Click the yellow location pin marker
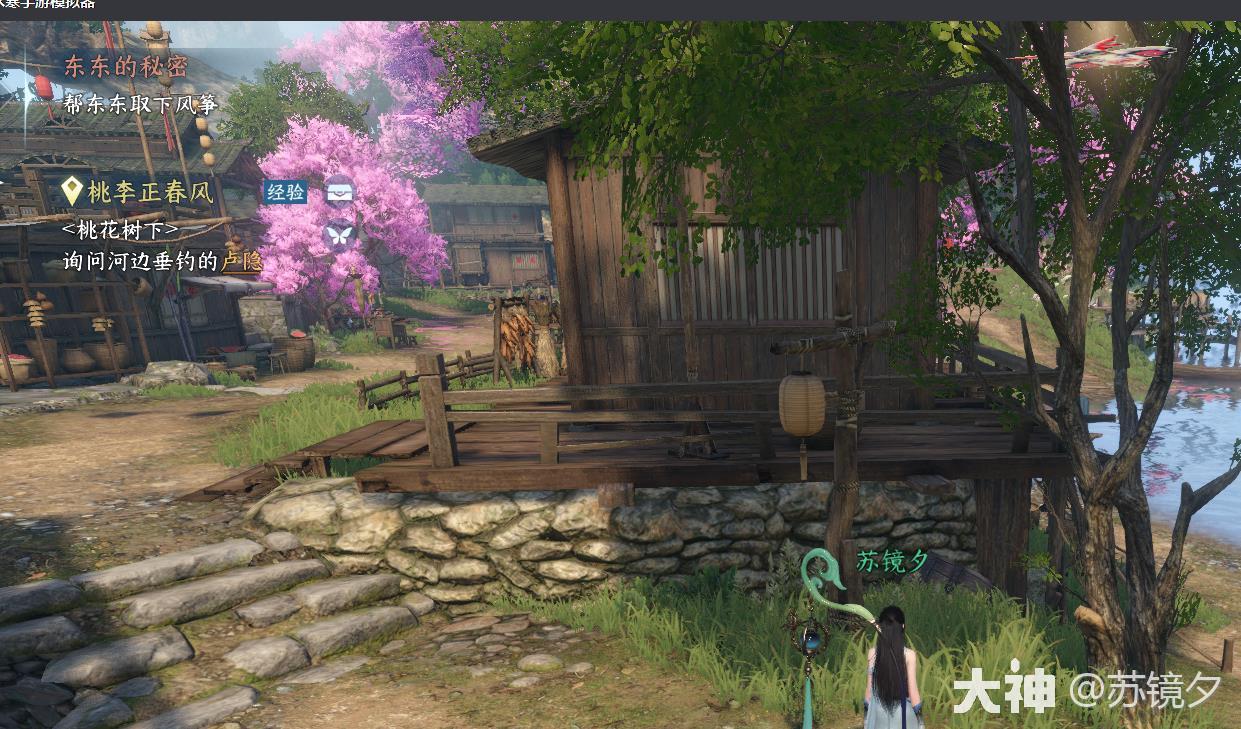Screen dimensions: 1241x729 [x=71, y=191]
